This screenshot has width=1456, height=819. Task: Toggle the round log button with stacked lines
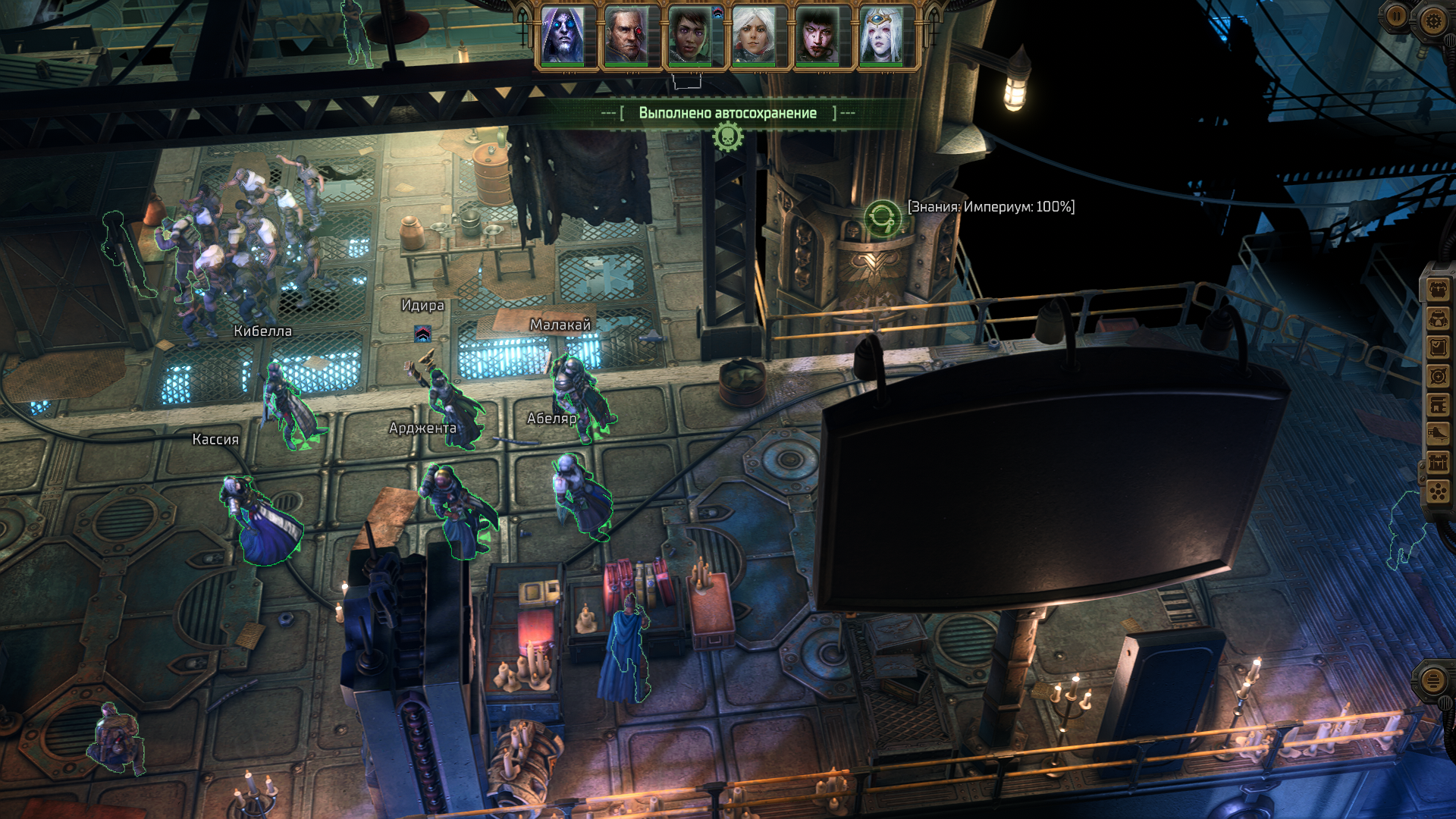click(x=1432, y=680)
